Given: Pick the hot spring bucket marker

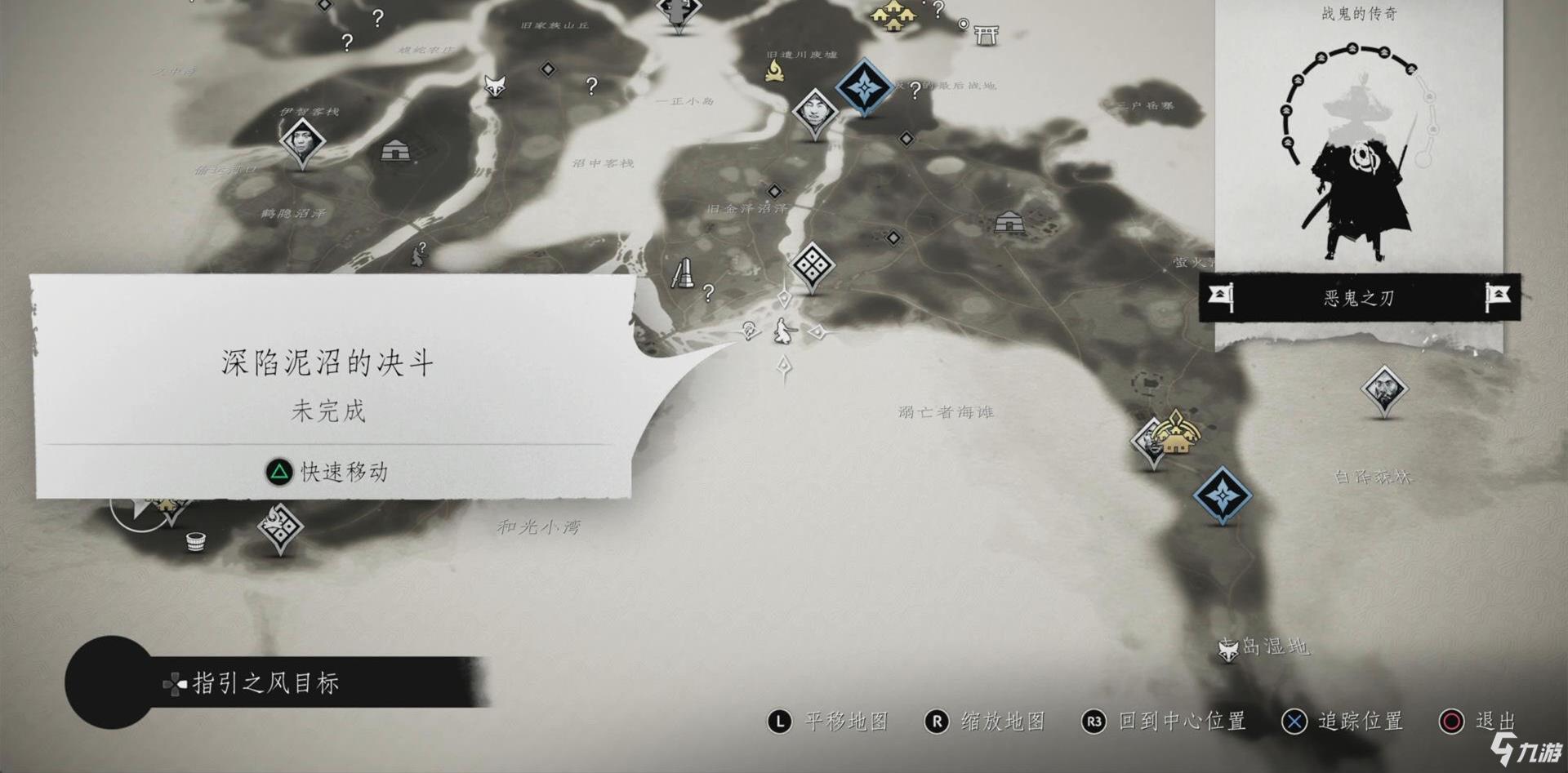Looking at the screenshot, I should click(195, 542).
